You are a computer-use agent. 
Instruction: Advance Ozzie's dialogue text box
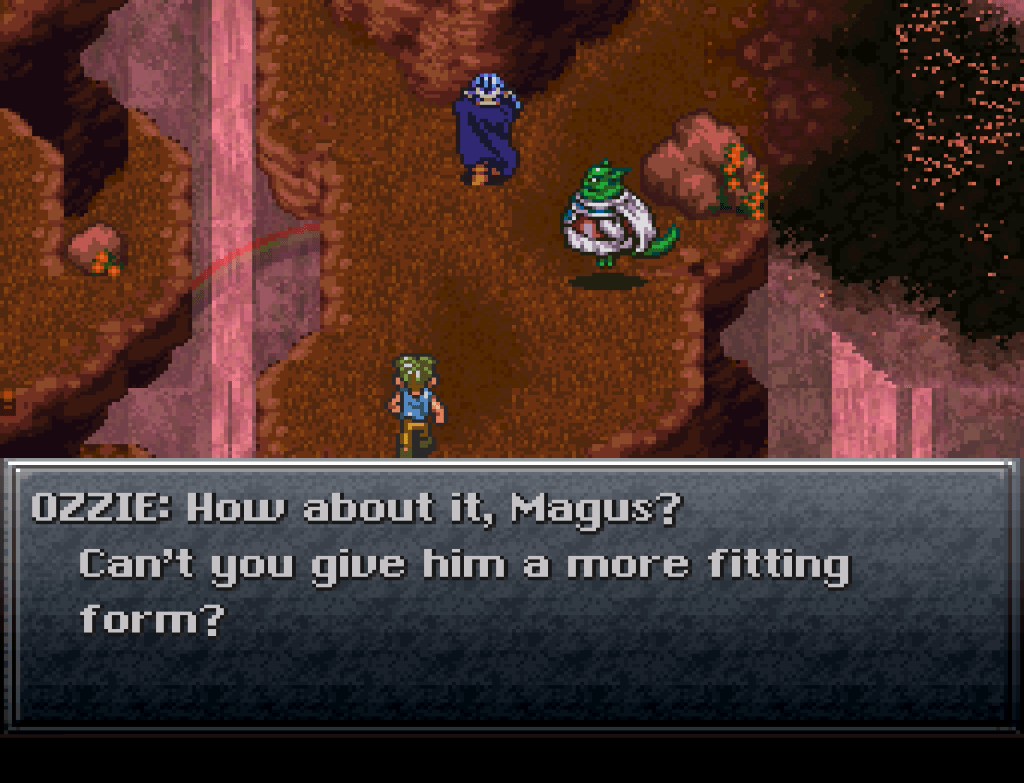510,592
